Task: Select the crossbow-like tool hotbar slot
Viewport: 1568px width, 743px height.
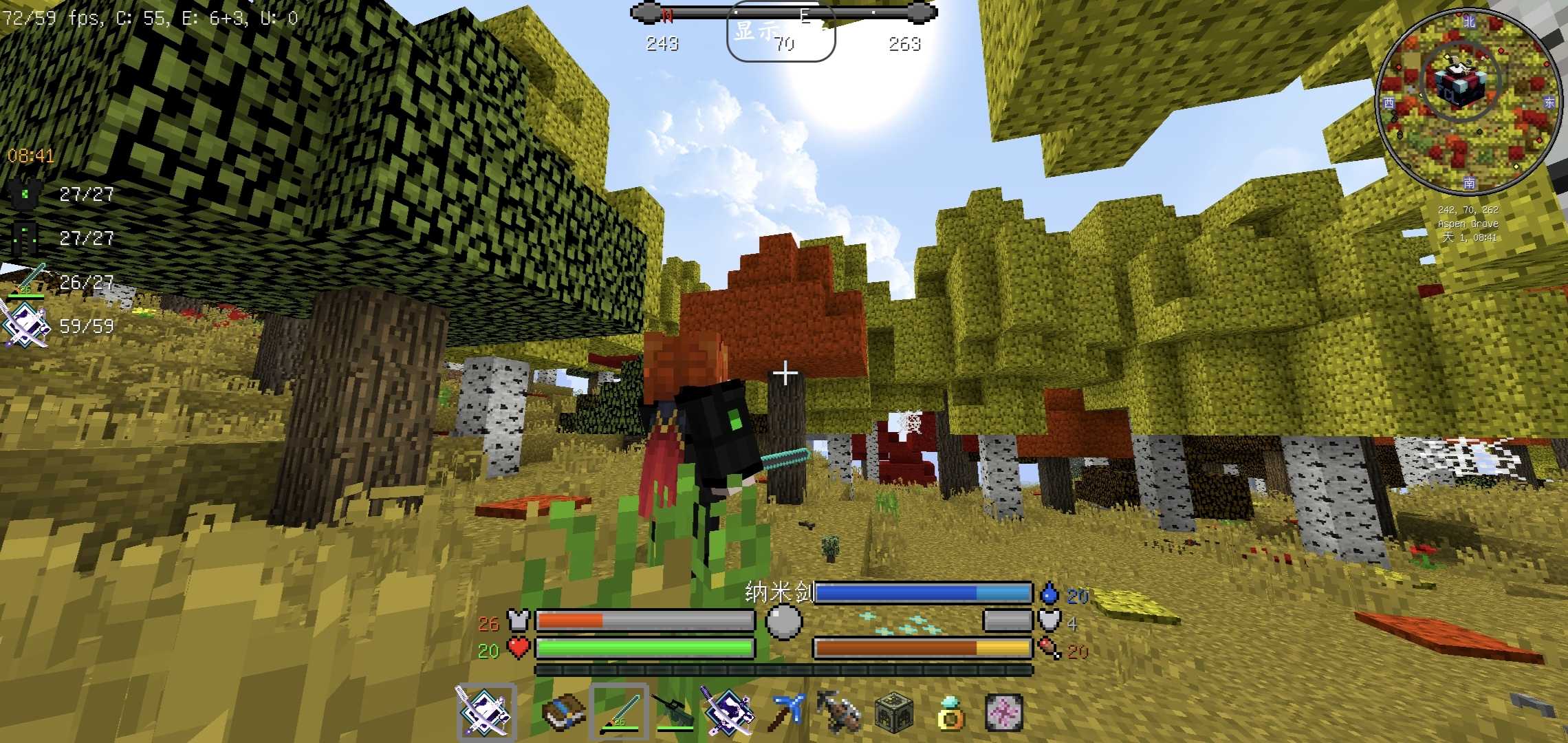Action: [839, 712]
